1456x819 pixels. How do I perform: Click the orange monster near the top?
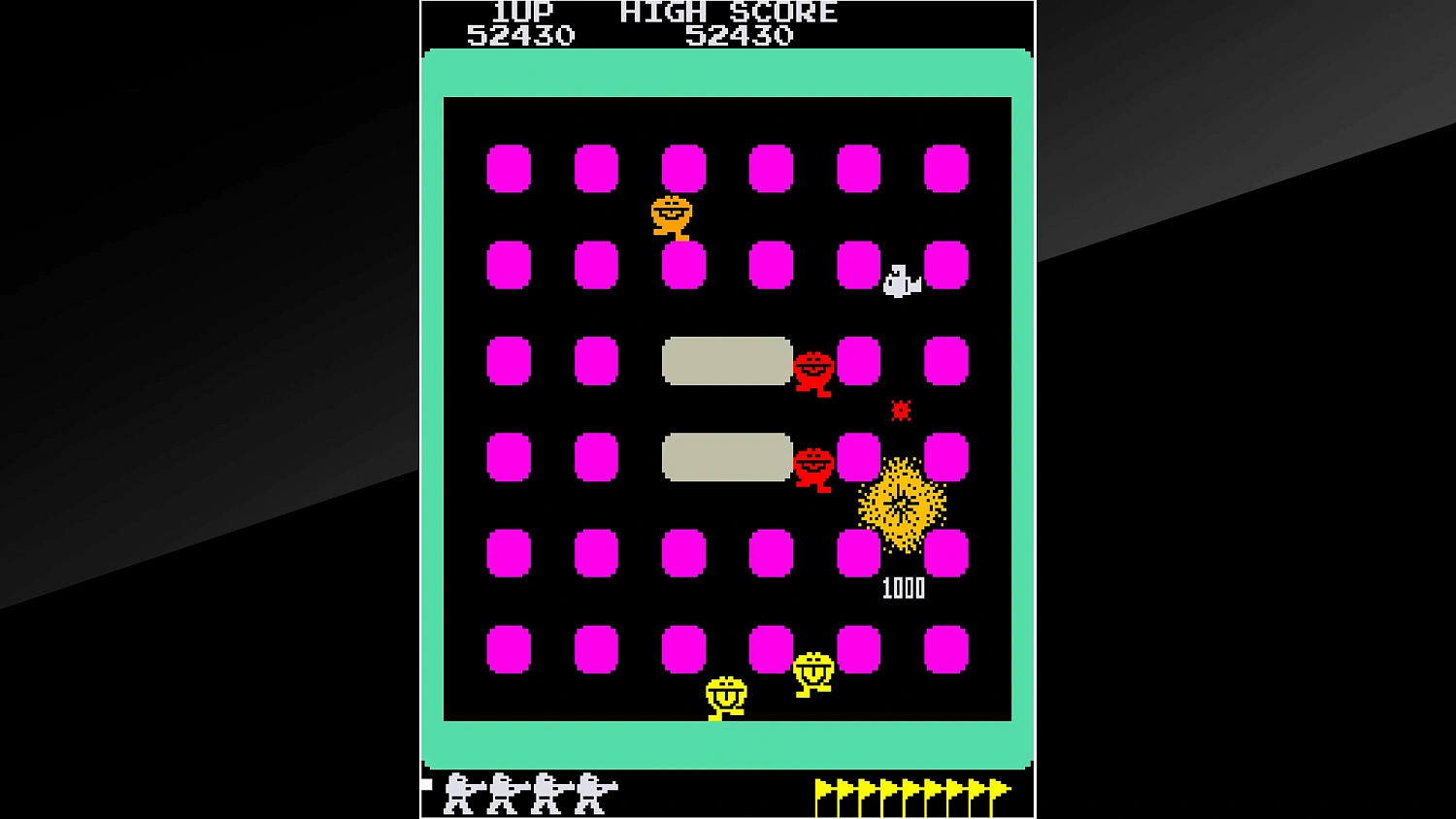click(x=670, y=215)
